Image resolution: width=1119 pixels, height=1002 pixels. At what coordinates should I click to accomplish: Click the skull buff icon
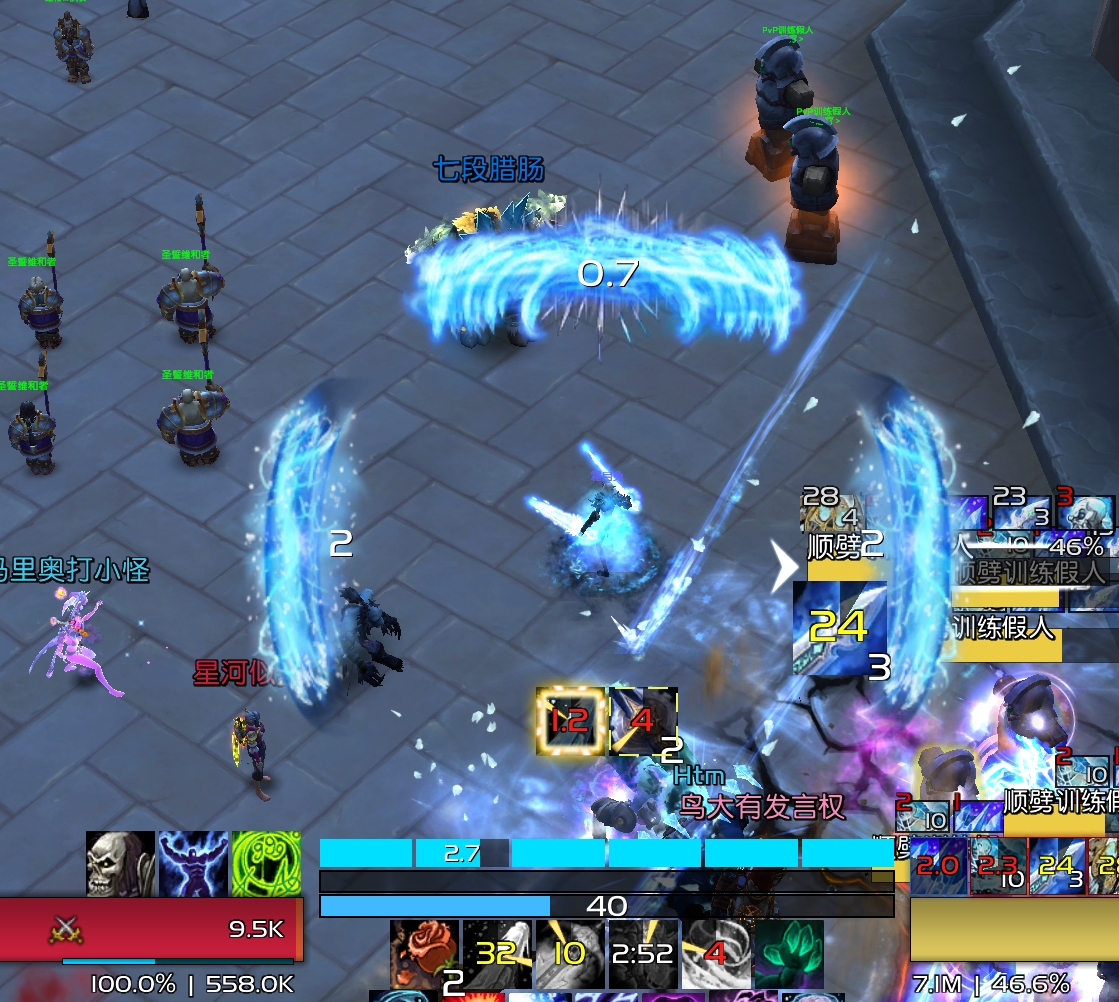(120, 864)
